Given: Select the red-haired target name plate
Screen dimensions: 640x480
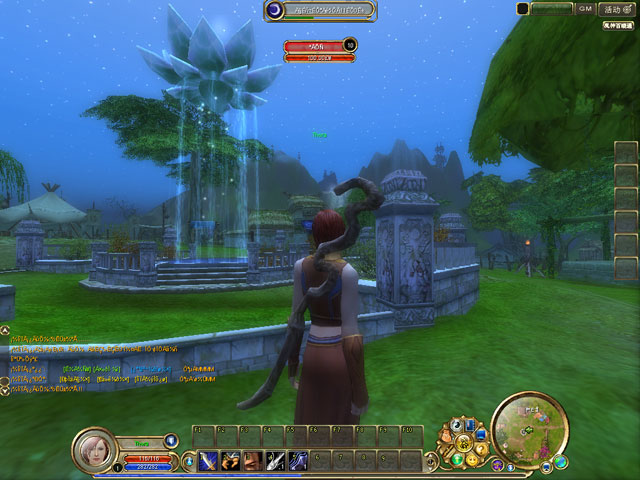Looking at the screenshot, I should pos(313,45).
